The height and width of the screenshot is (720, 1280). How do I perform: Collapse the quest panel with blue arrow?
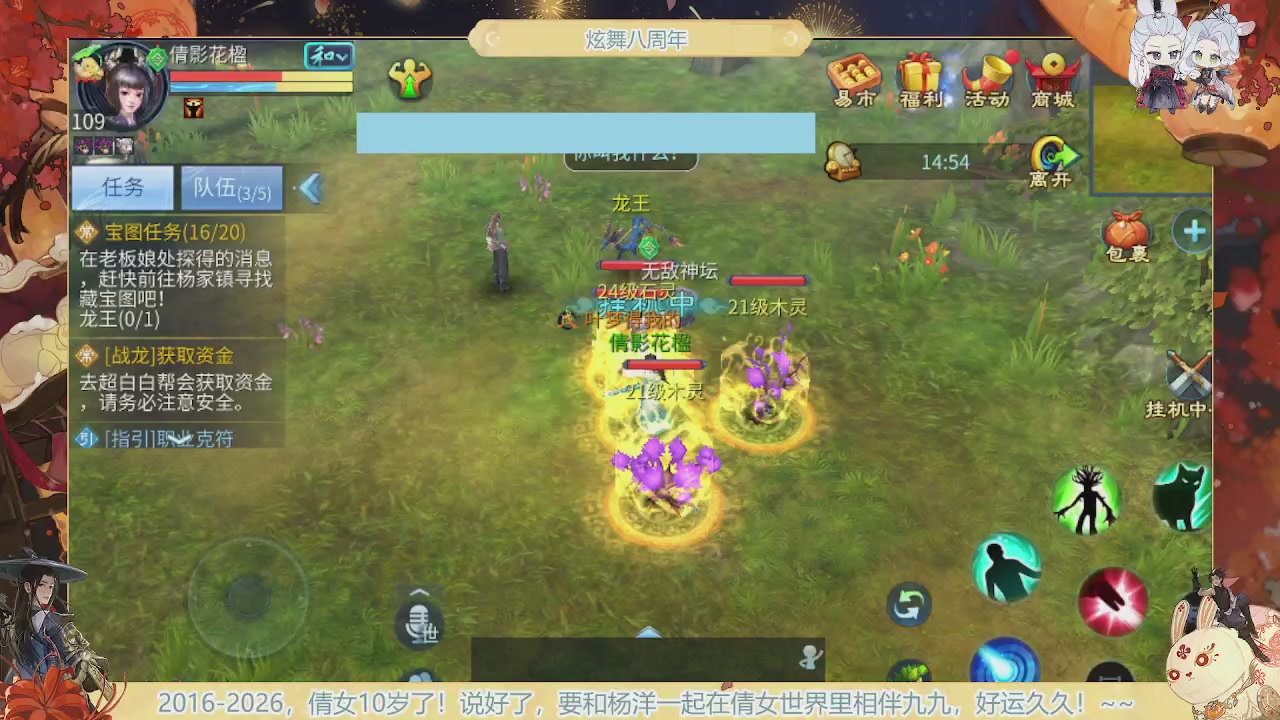311,188
